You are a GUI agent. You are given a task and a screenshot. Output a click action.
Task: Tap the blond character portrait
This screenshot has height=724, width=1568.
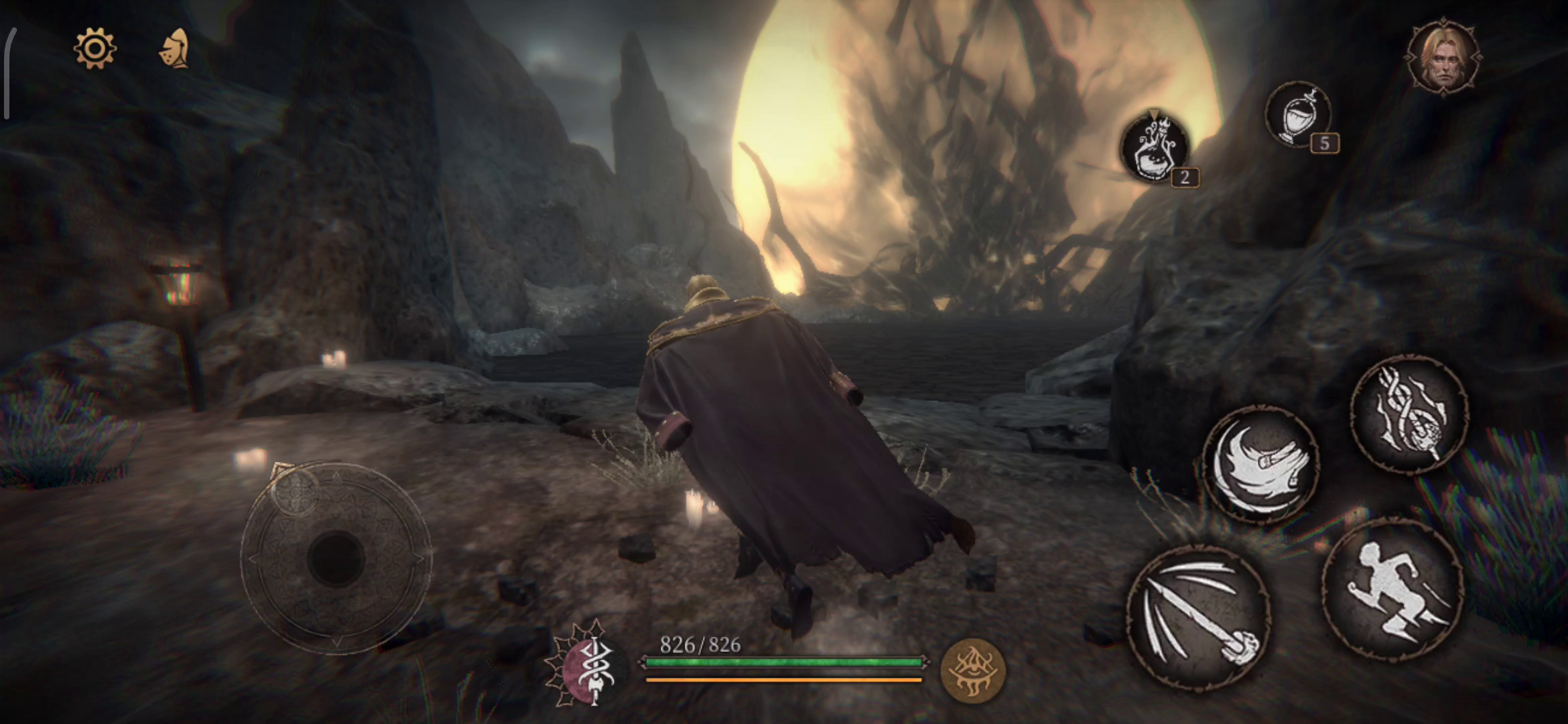(x=1443, y=59)
